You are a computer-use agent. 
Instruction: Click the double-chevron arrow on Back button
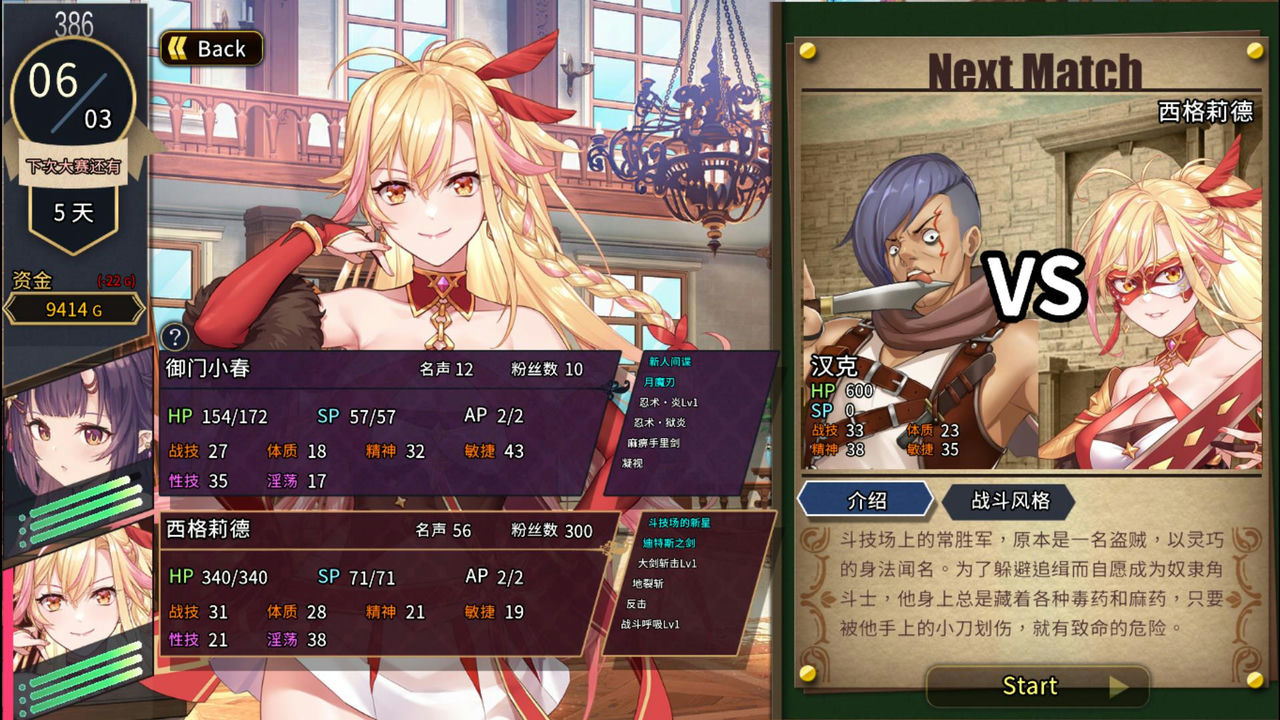click(x=178, y=48)
